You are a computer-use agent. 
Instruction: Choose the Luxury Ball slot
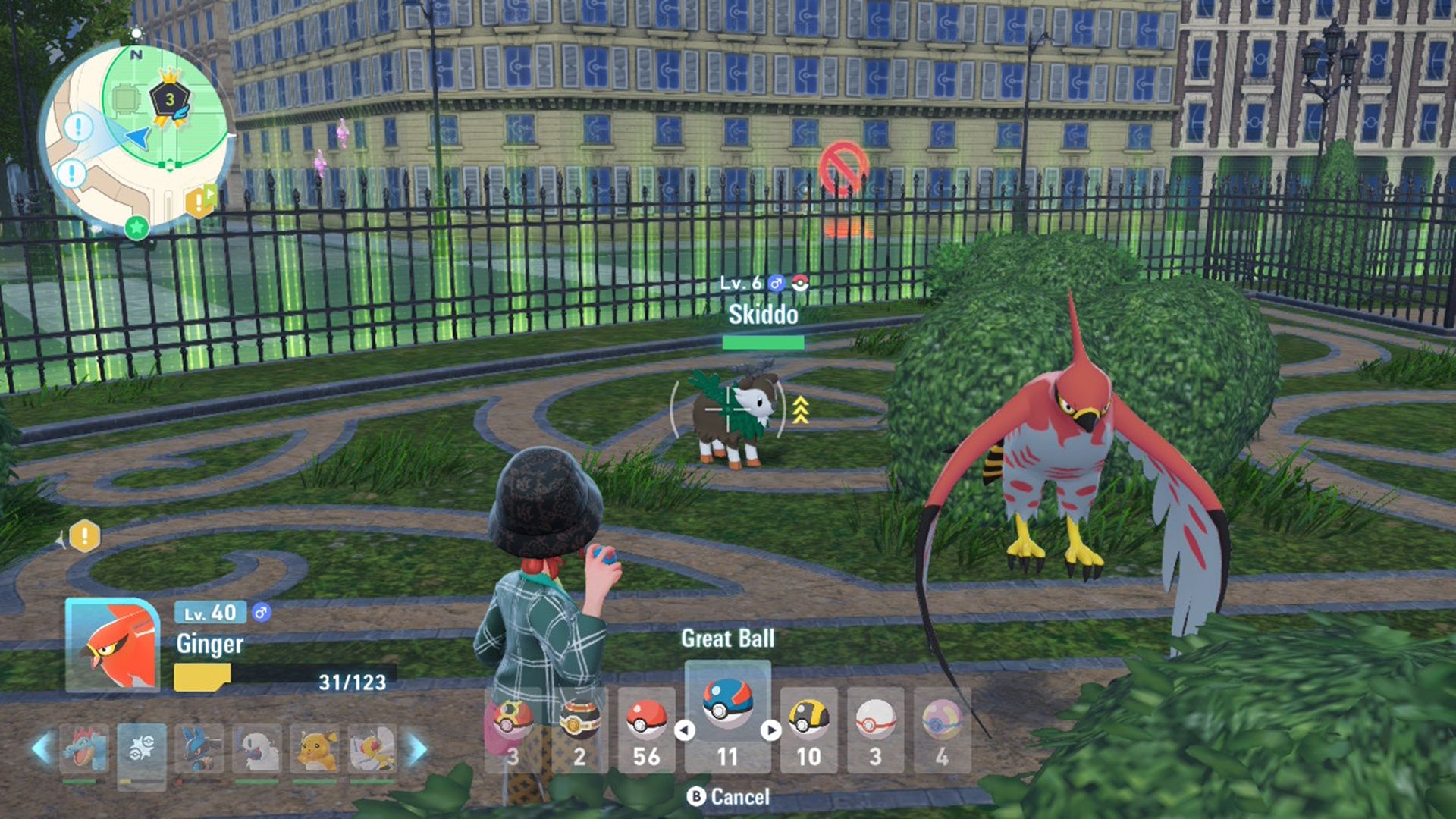coord(579,729)
